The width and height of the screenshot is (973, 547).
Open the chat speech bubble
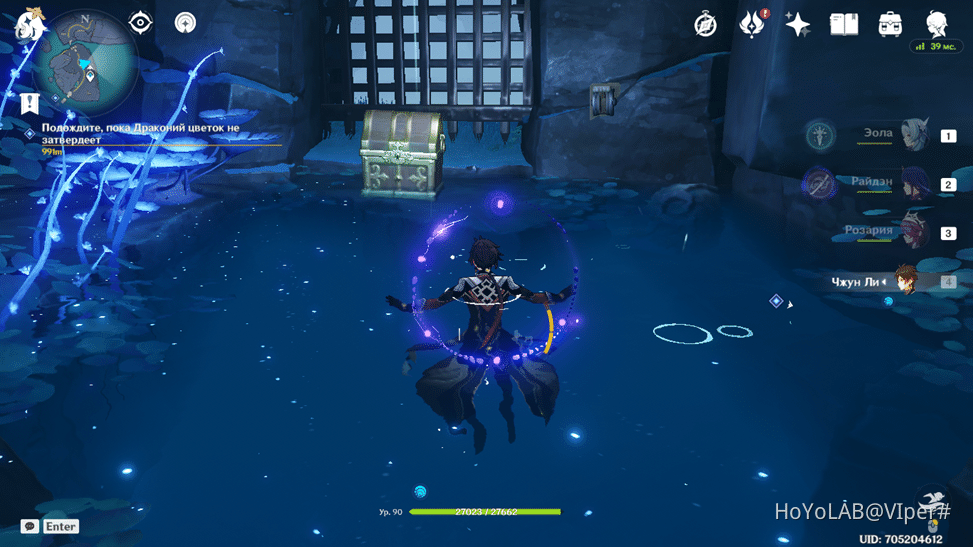(x=30, y=526)
